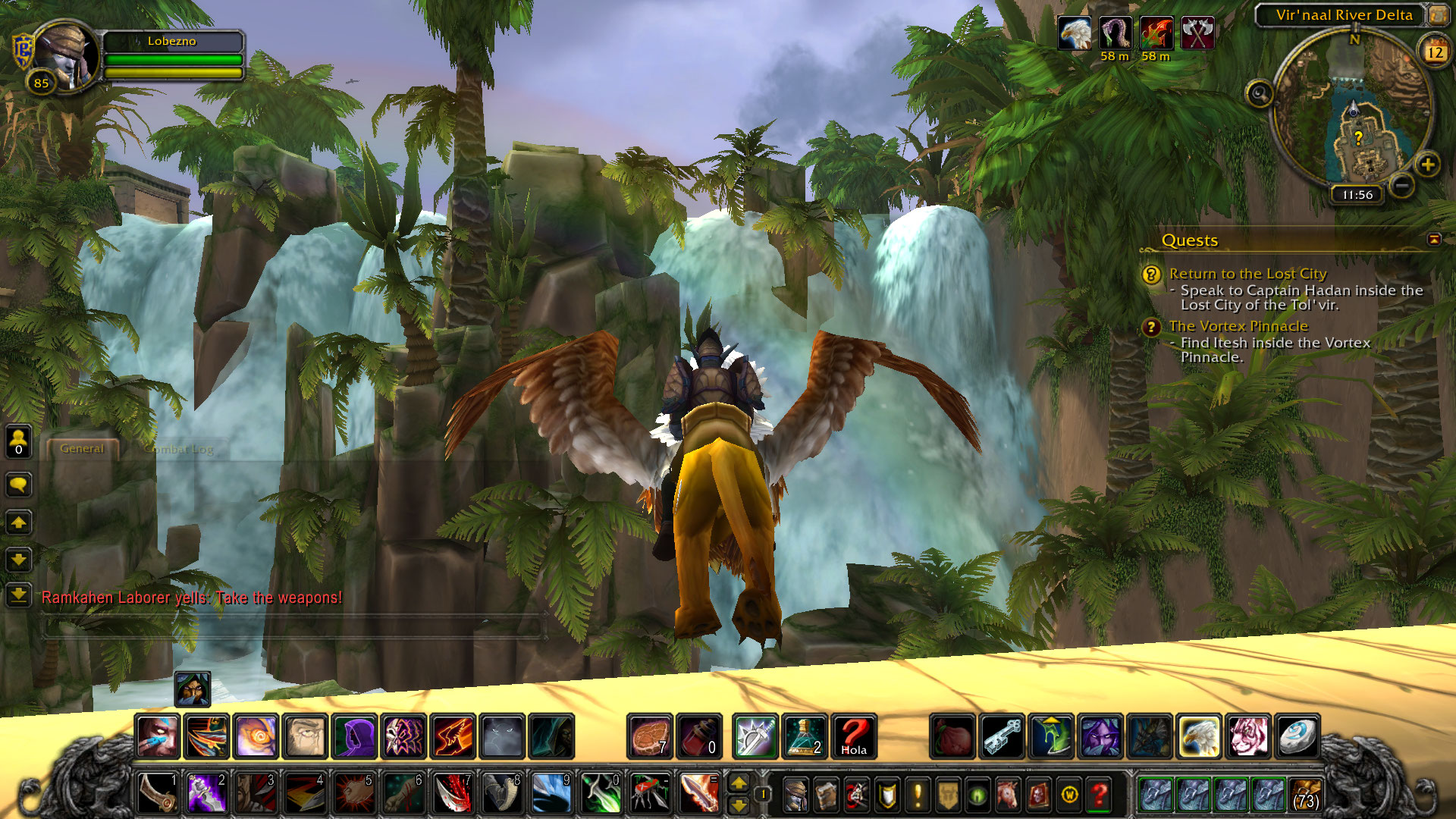
Task: Select the Return to the Lost City quest
Action: 1247,274
